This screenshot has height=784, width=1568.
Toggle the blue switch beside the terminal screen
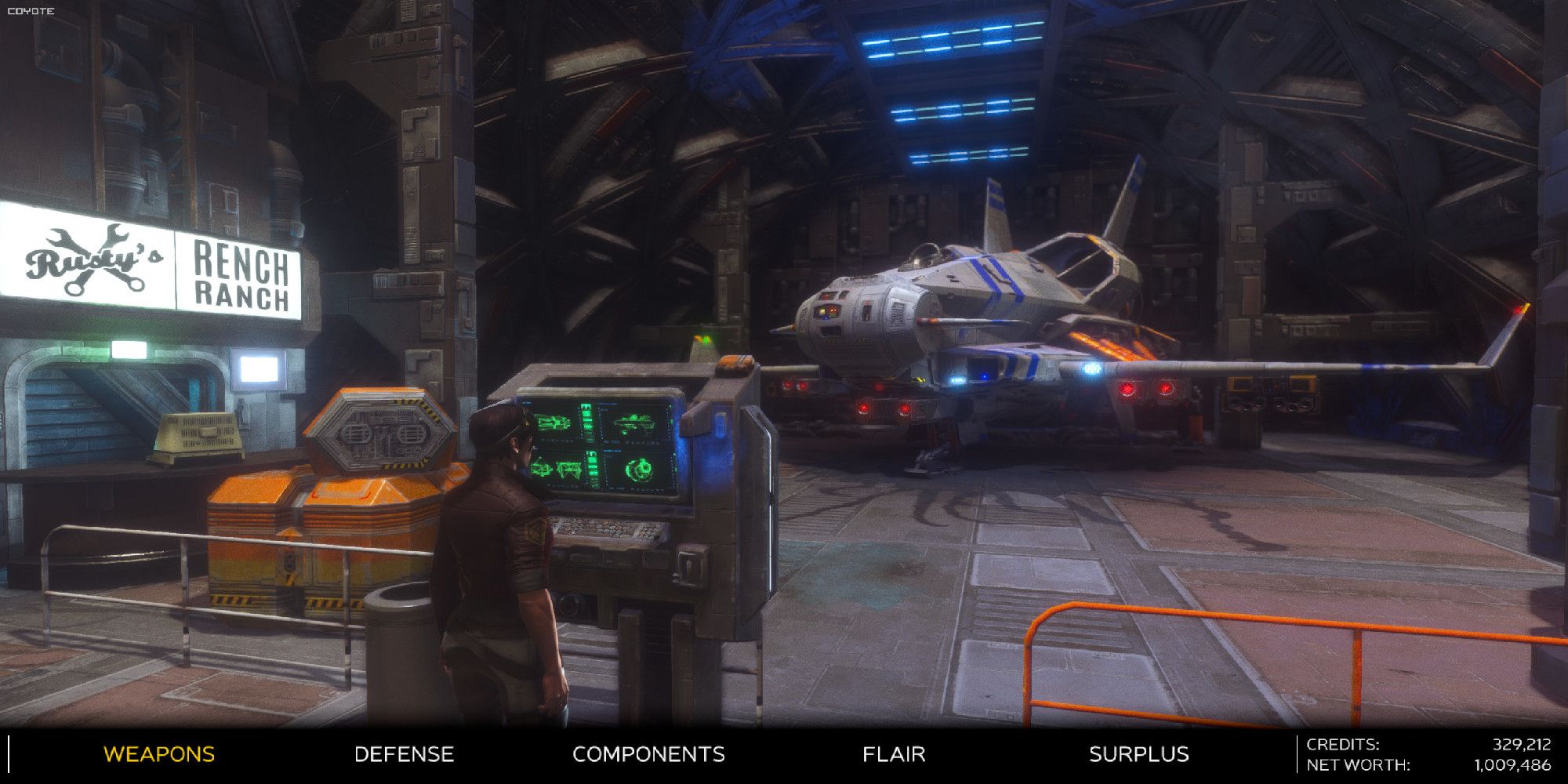(x=720, y=425)
